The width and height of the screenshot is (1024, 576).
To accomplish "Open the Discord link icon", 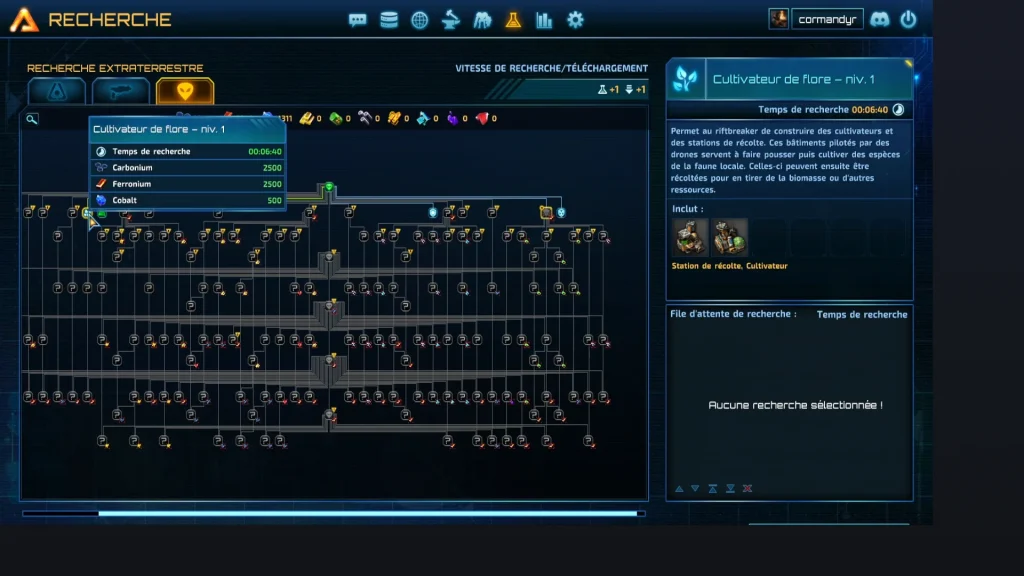I will (880, 19).
